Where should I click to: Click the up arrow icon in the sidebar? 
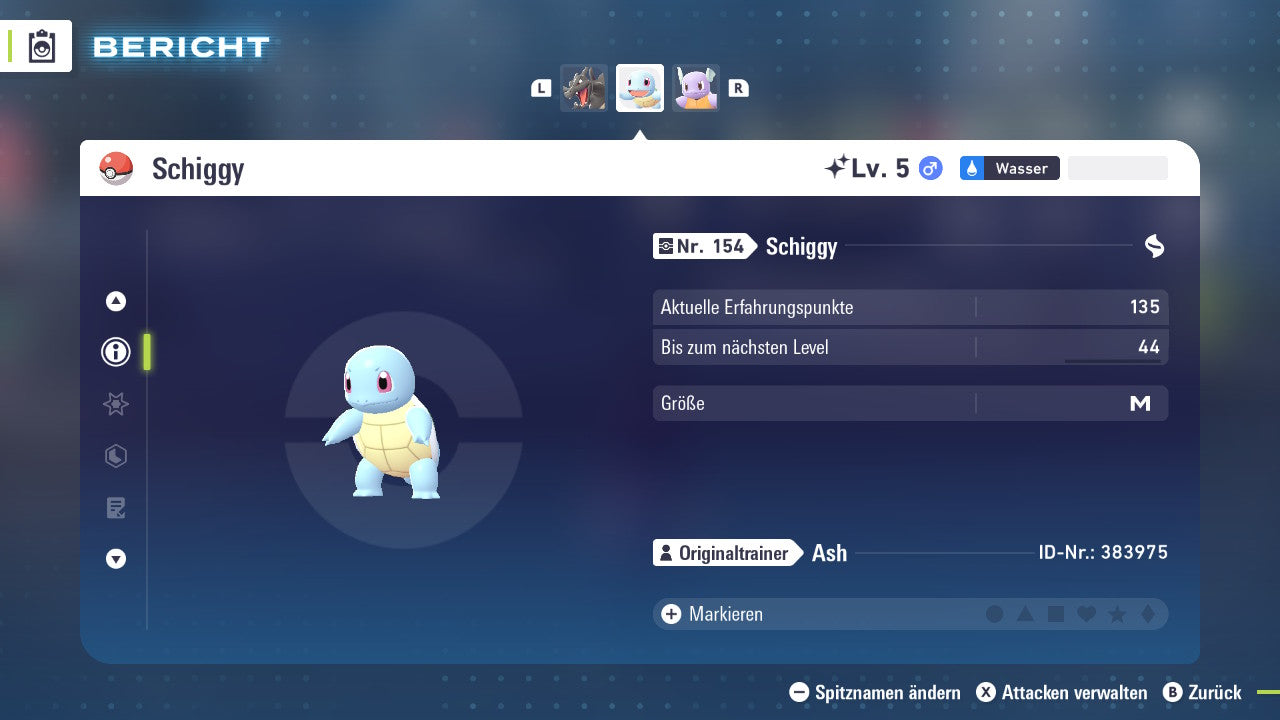116,301
